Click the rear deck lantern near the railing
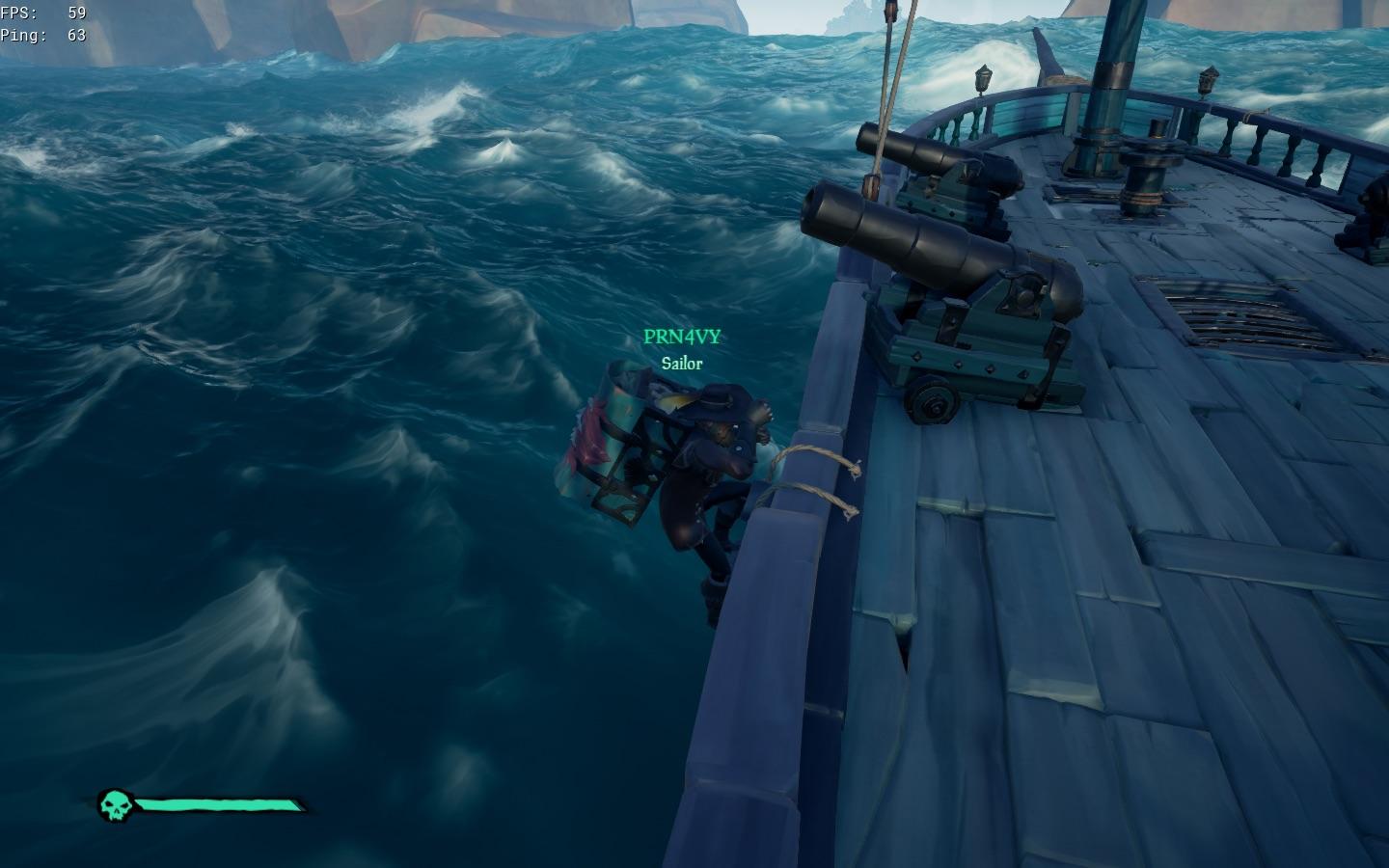Screen dimensions: 1389x868 [x=1210, y=79]
